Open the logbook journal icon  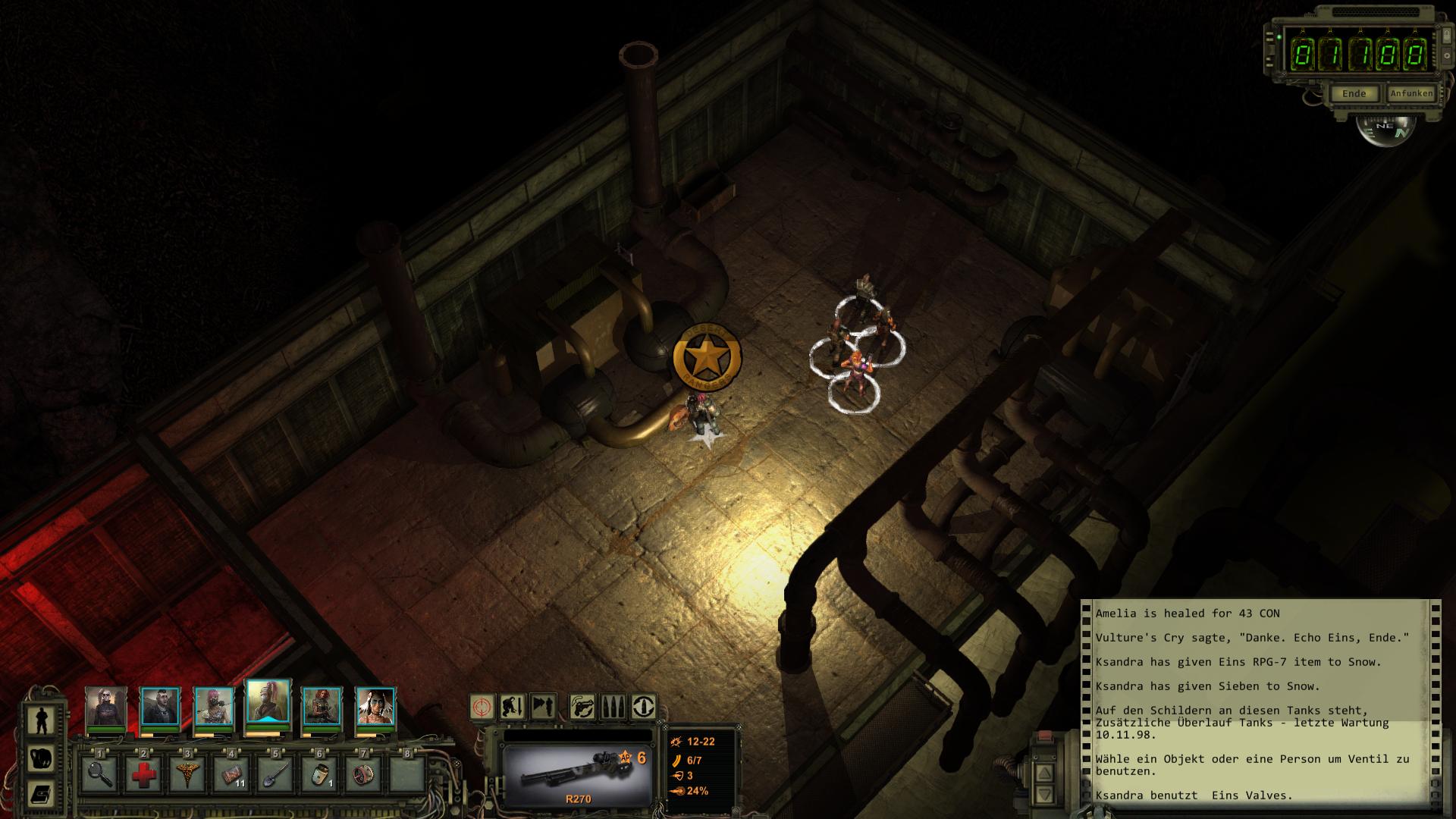(x=42, y=794)
